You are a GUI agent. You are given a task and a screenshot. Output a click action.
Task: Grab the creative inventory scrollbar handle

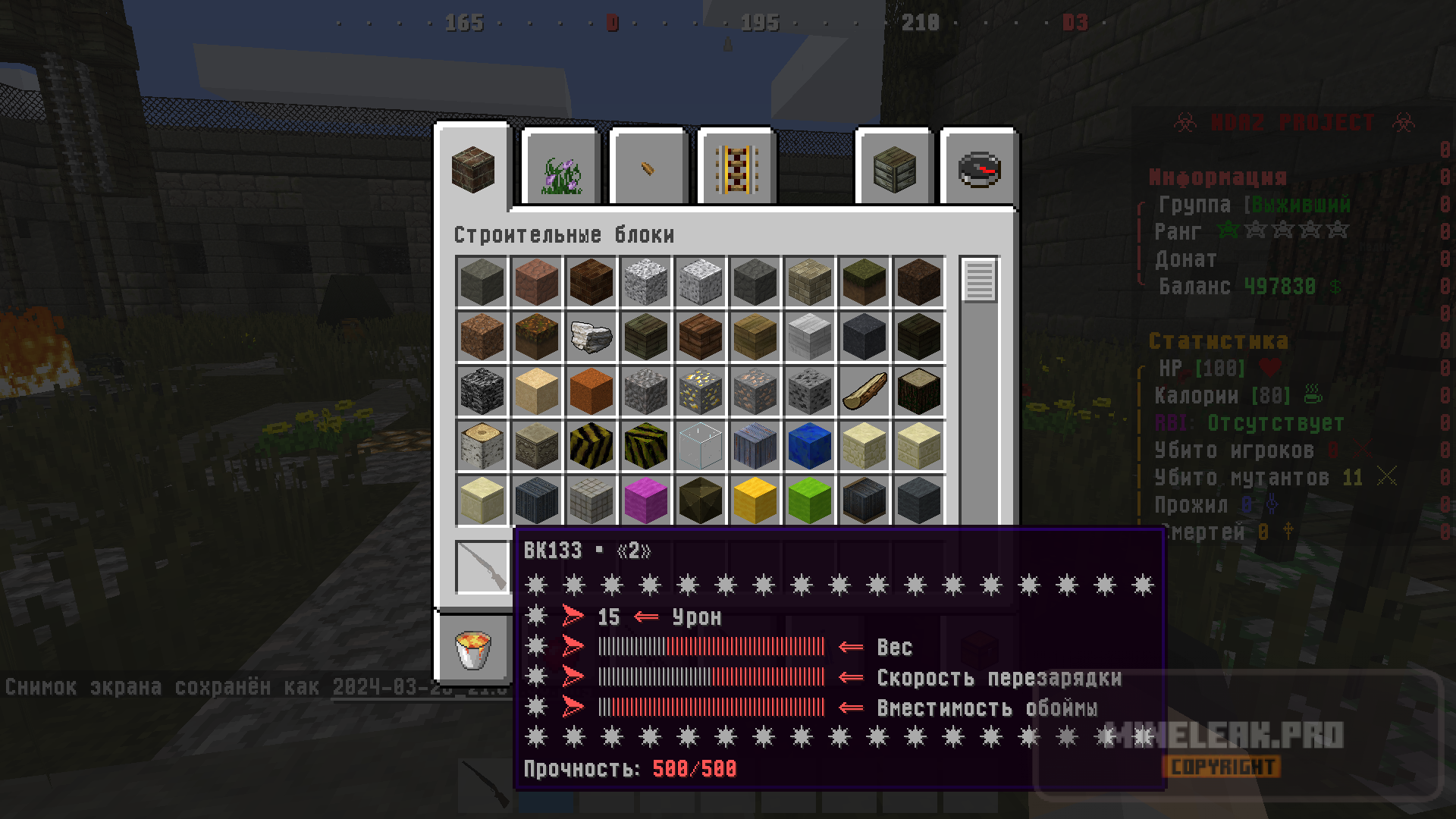click(979, 281)
